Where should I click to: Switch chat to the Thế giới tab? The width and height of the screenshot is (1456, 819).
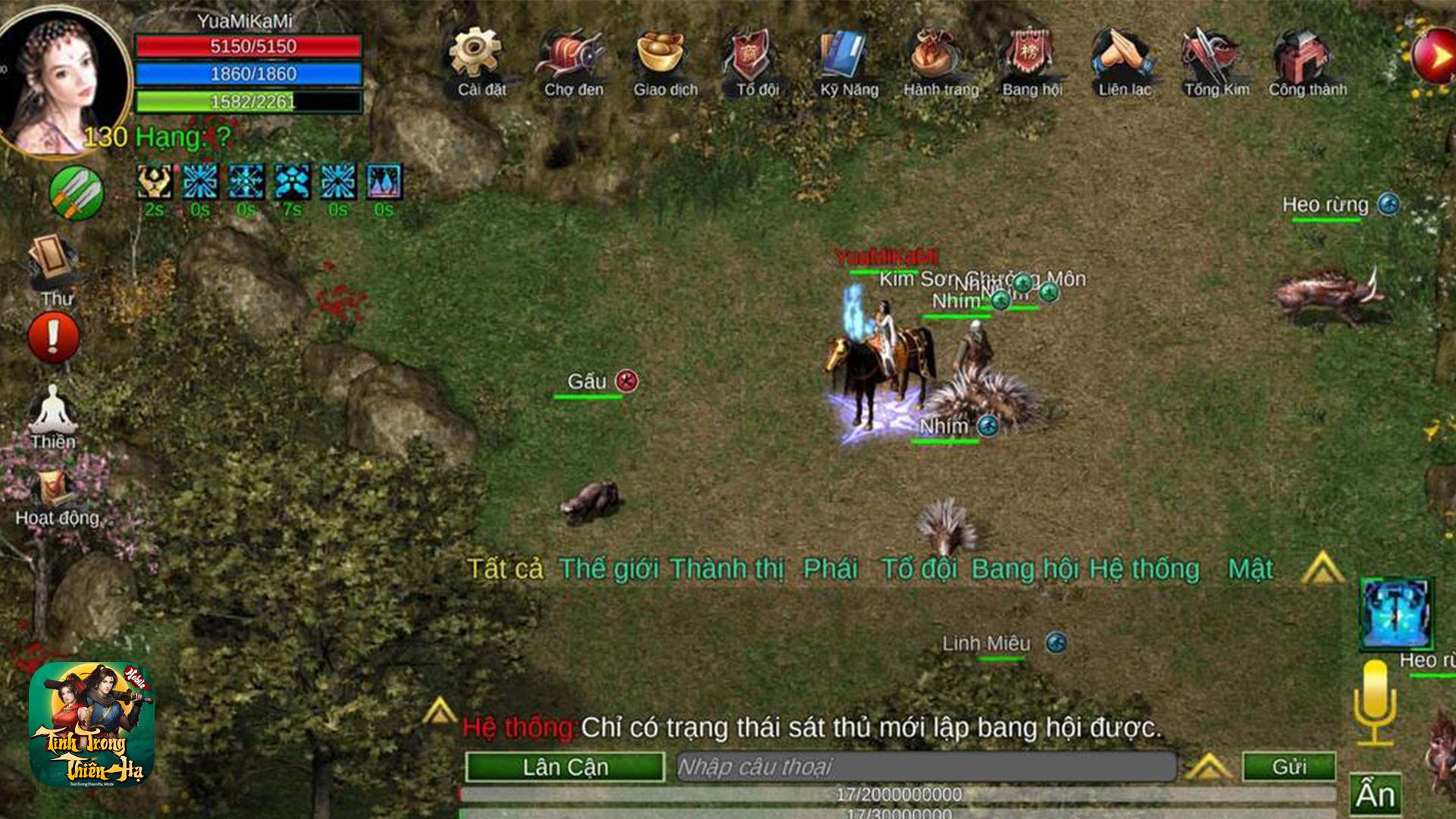pyautogui.click(x=608, y=569)
